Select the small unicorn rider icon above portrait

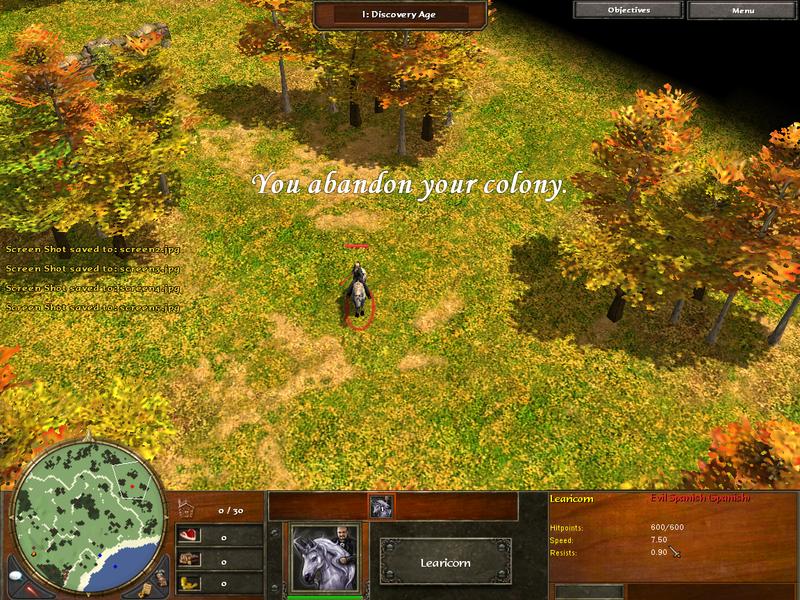pos(379,507)
